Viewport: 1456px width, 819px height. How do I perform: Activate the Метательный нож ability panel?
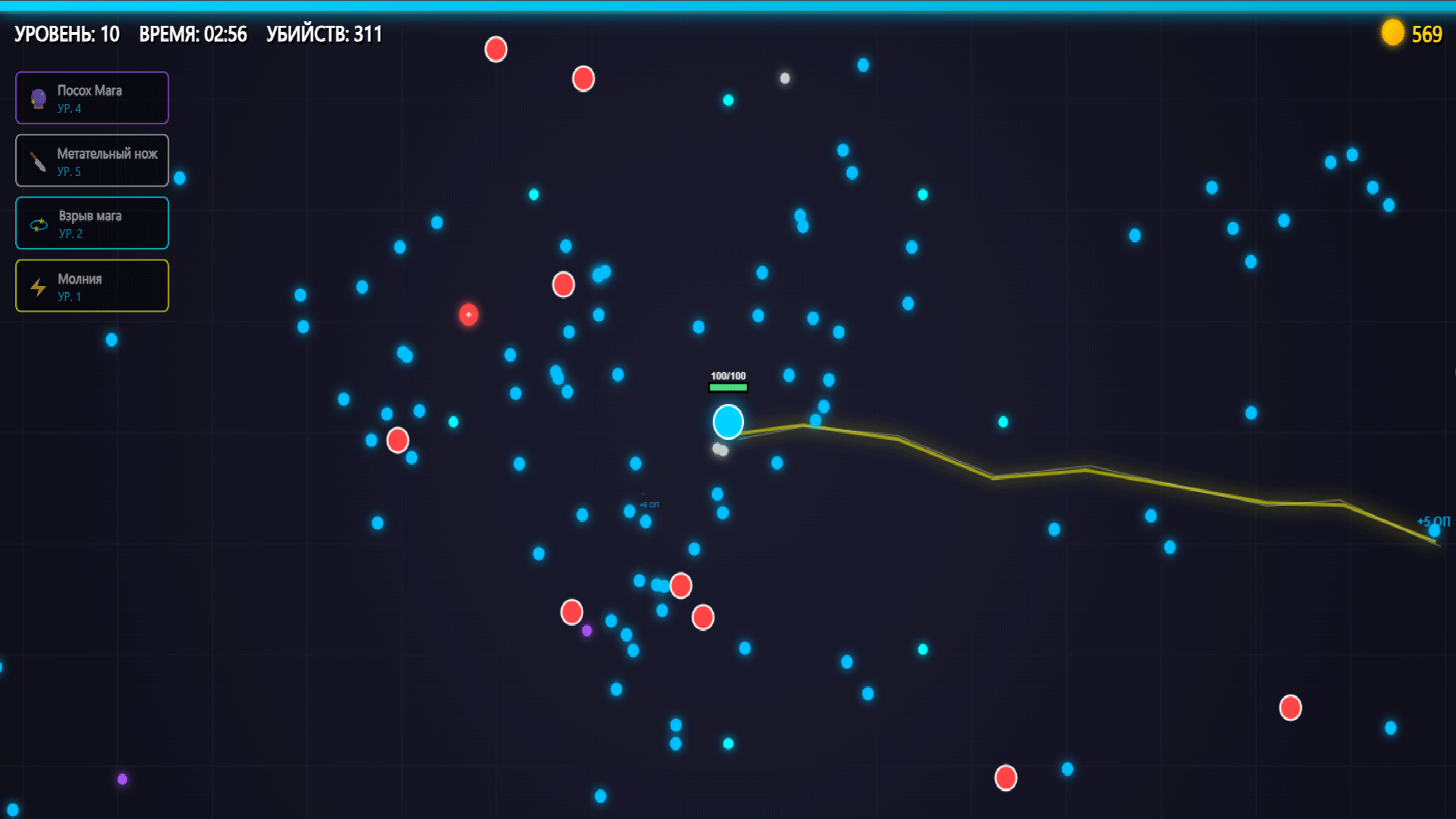[92, 160]
